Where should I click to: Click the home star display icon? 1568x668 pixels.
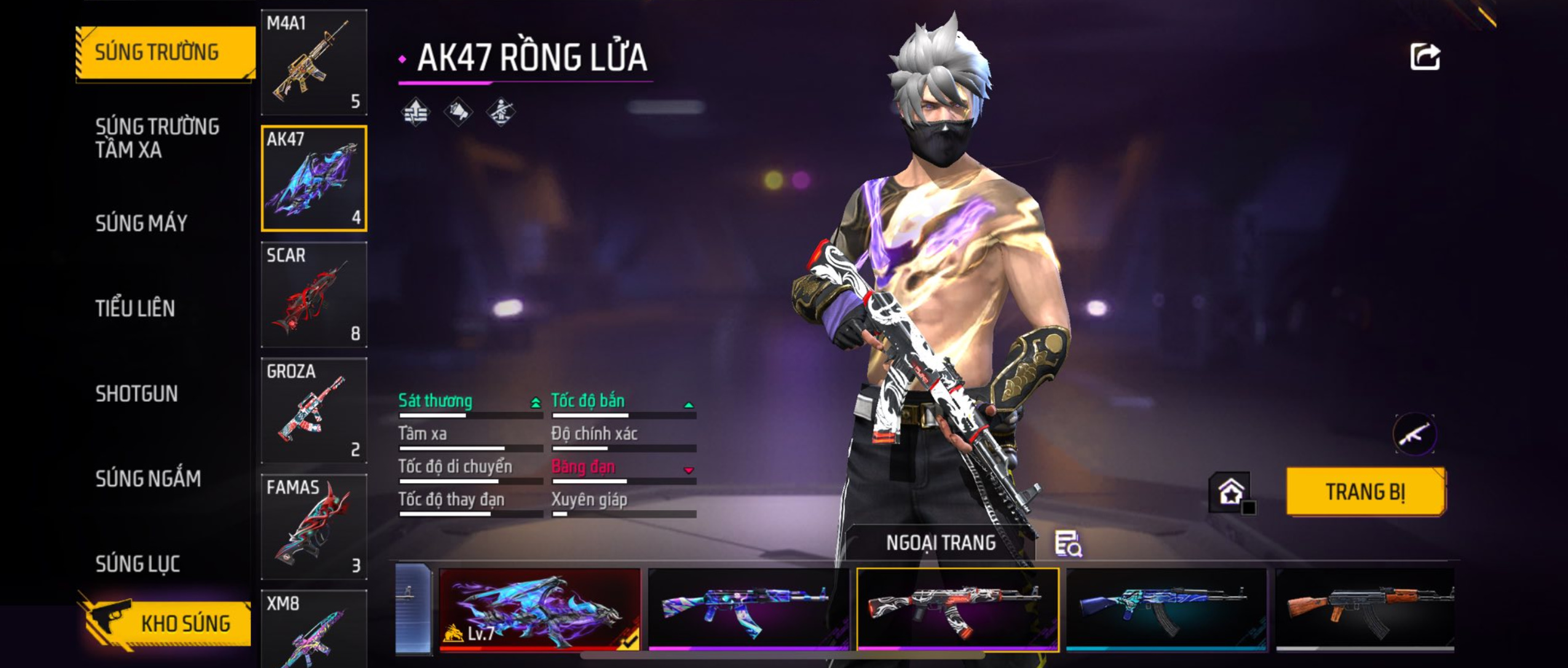point(1230,492)
